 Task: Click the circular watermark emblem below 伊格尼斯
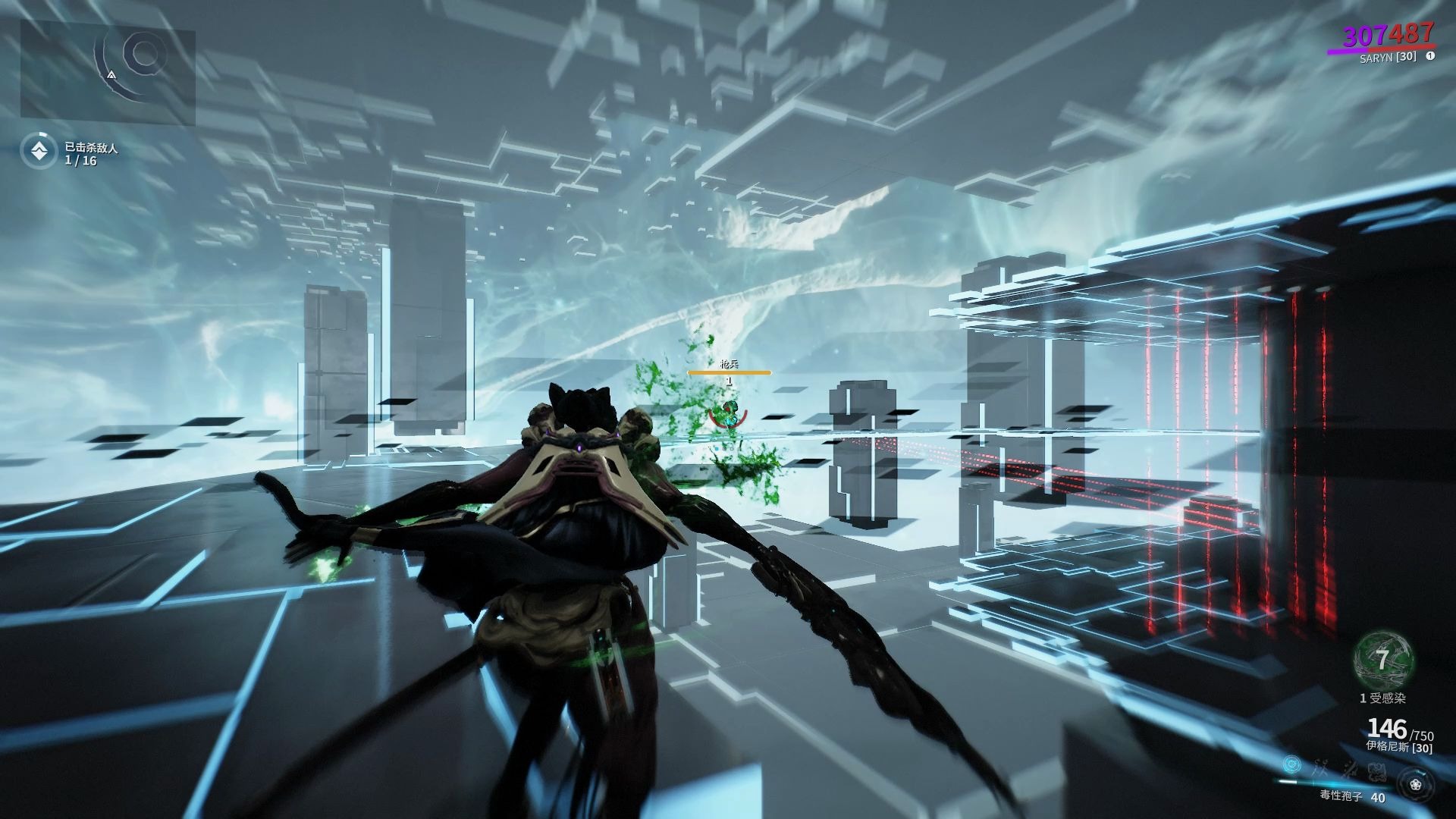coord(1376,772)
